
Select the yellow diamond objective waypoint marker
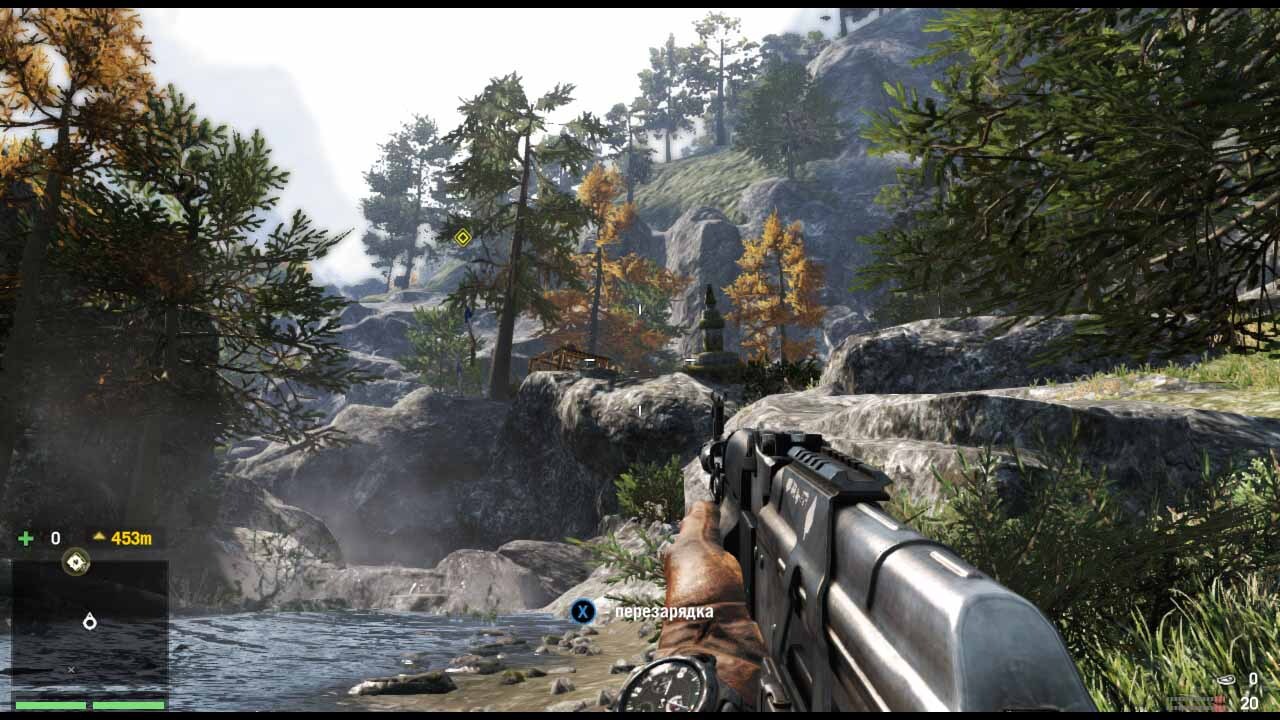pos(463,237)
